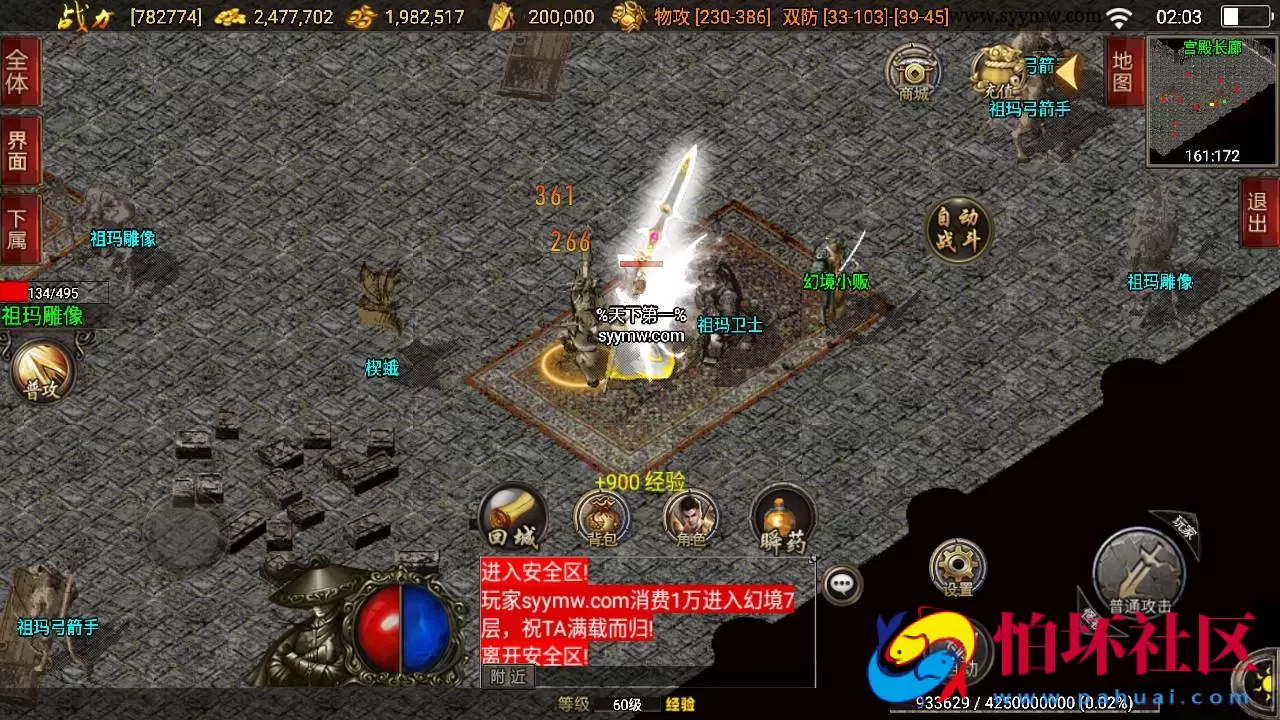This screenshot has height=720, width=1280.
Task: Open the 商城 mall icon
Action: tap(913, 75)
